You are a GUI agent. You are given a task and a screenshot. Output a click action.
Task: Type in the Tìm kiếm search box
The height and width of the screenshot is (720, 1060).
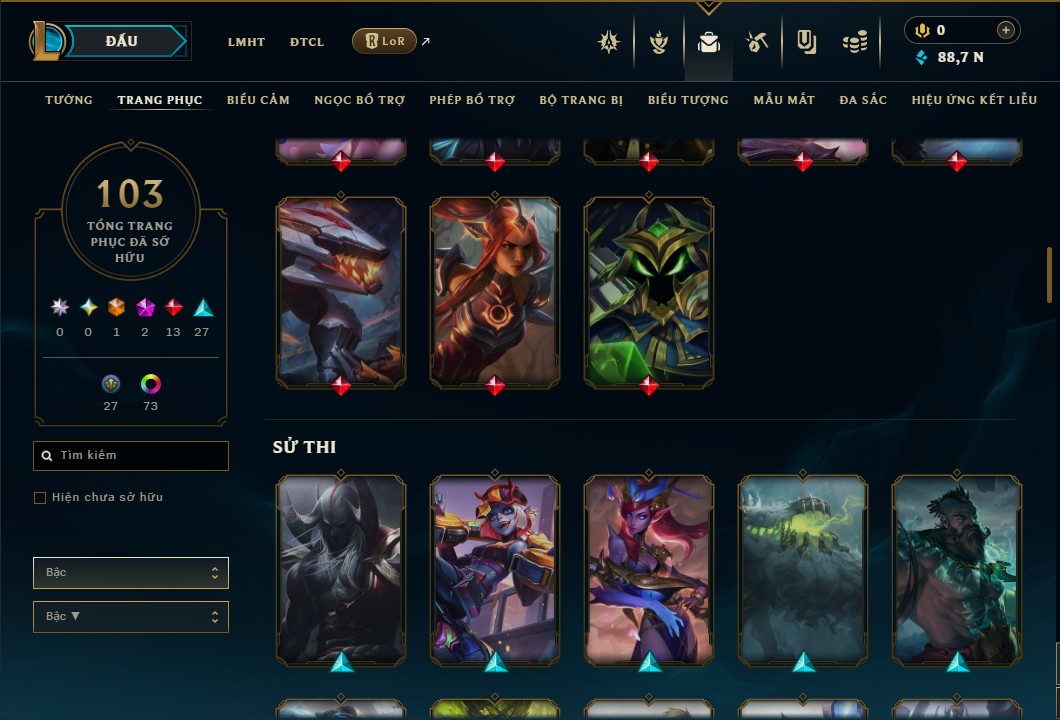click(140, 456)
